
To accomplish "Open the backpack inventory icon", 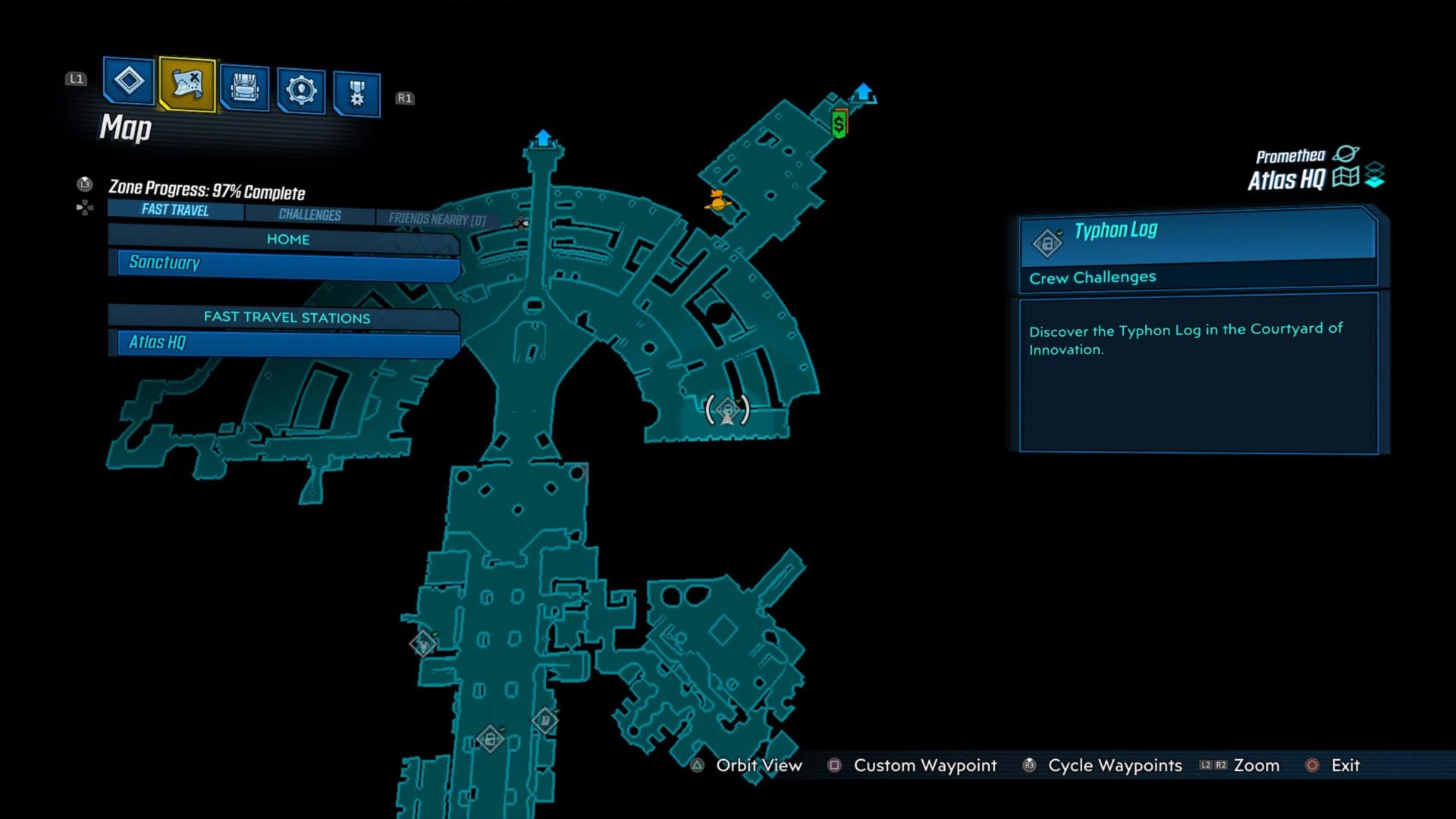I will coord(244,89).
